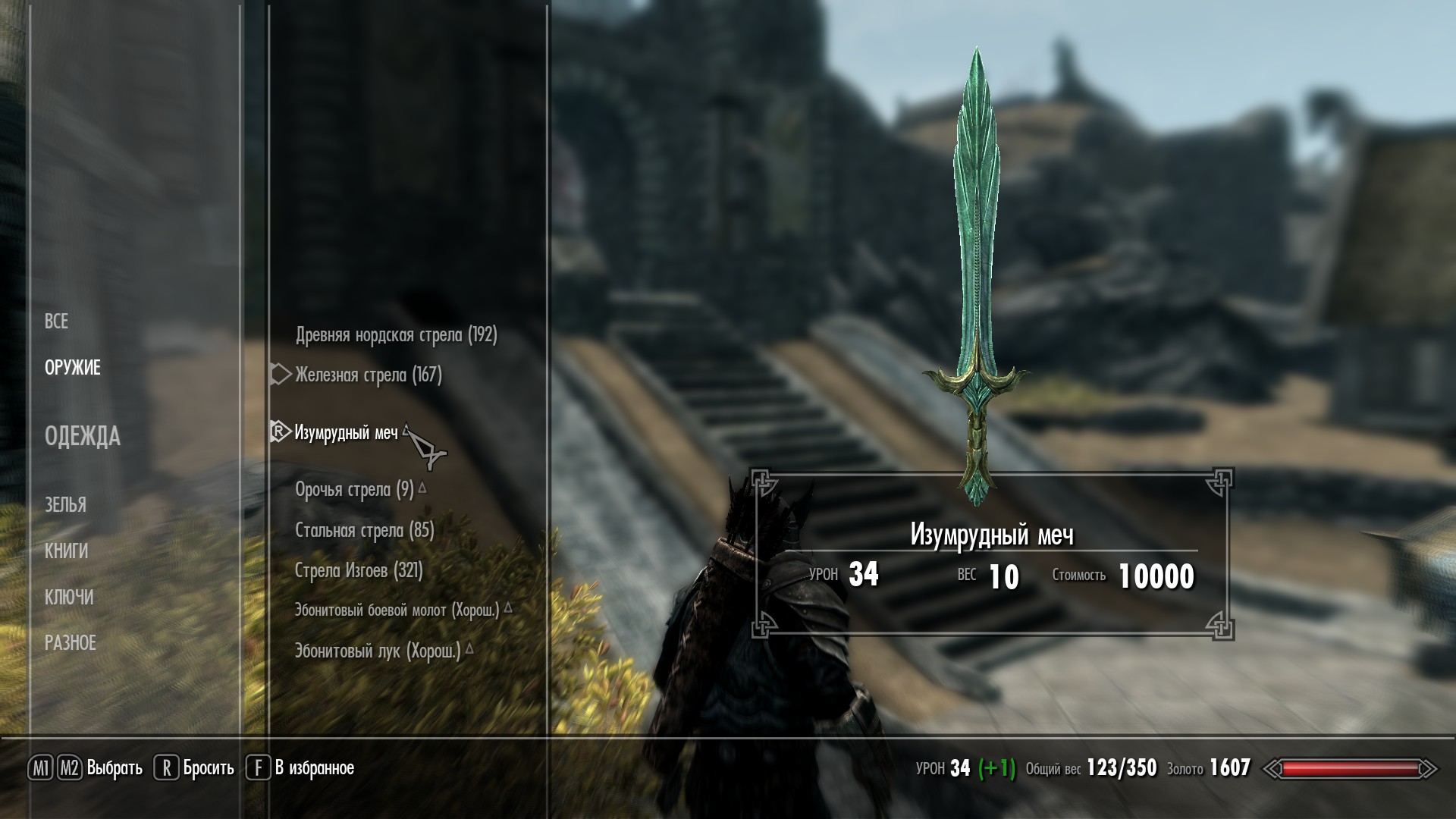Image resolution: width=1456 pixels, height=819 pixels.
Task: Open the КНИГИ category
Action: [67, 551]
